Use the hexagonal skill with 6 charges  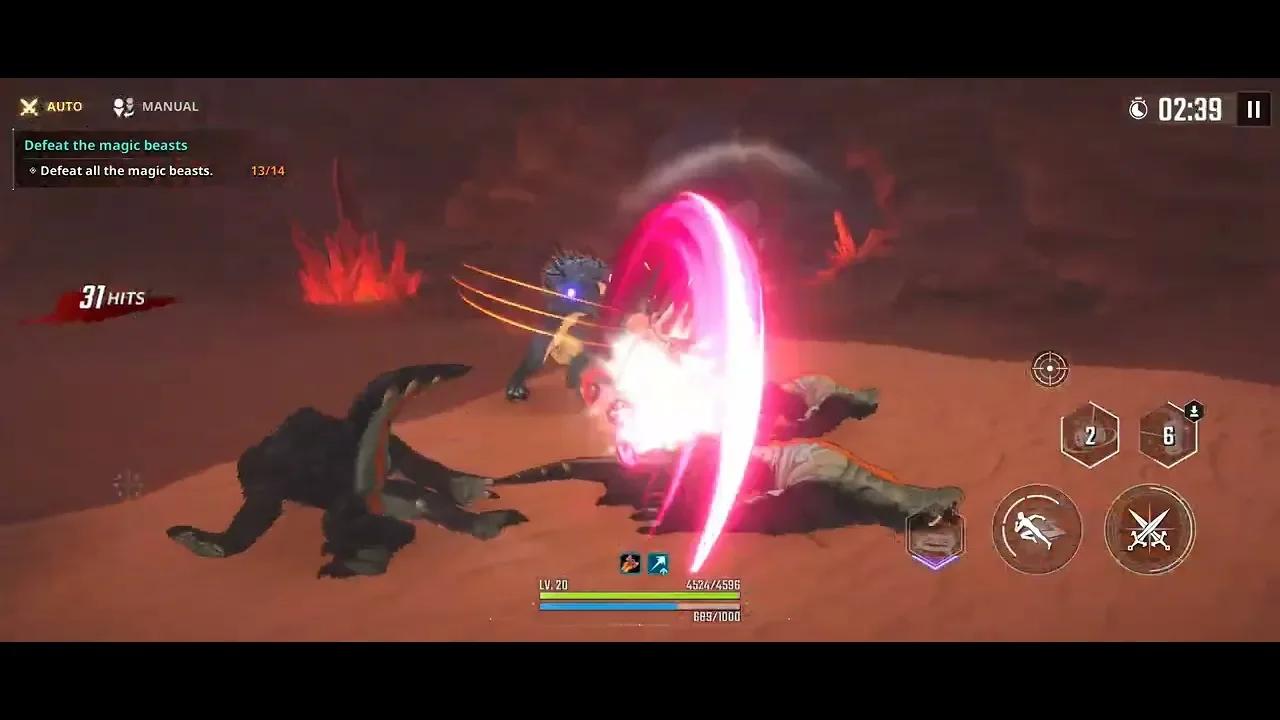[x=1168, y=434]
